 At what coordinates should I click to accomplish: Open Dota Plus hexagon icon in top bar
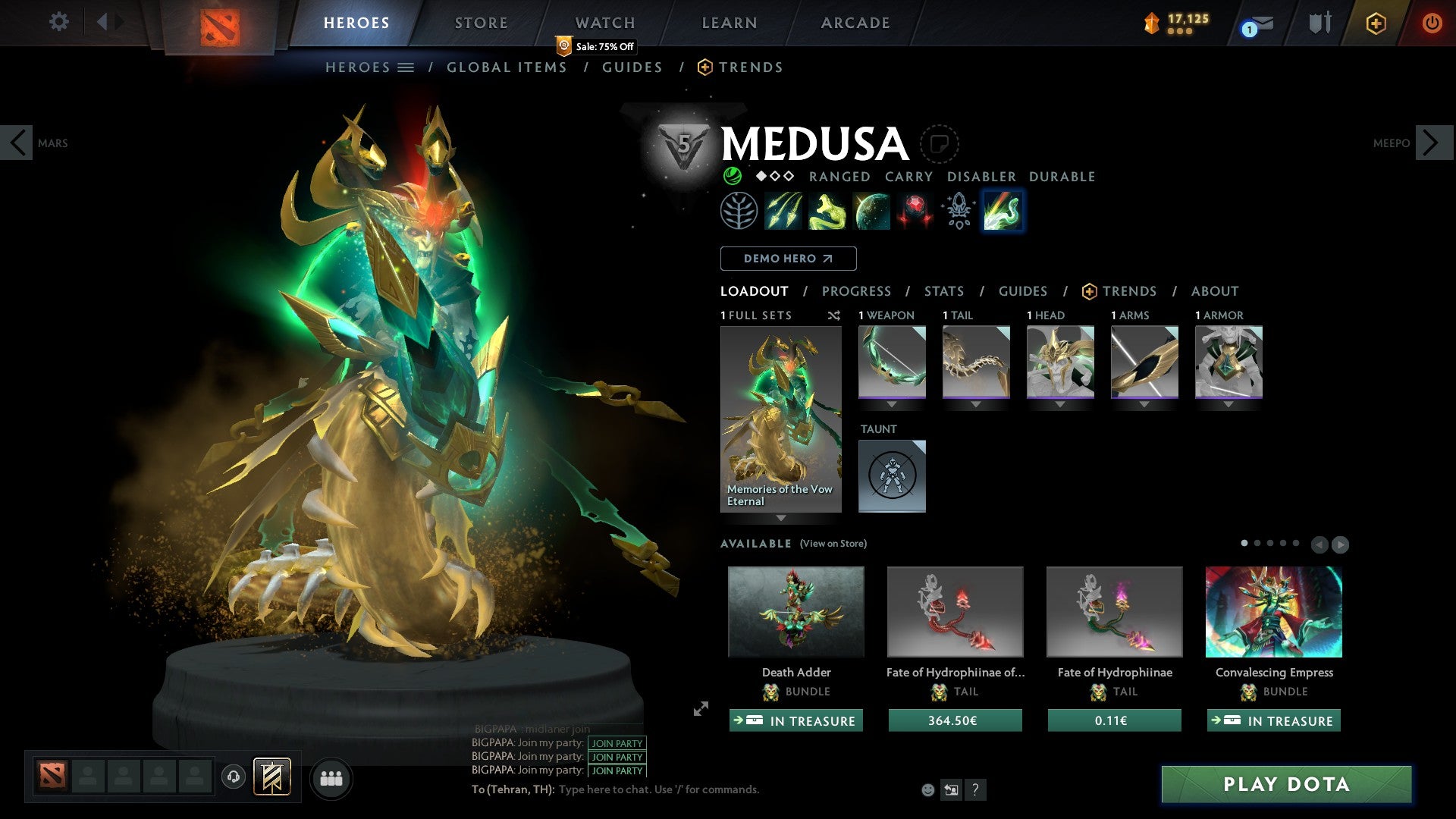coord(1376,23)
